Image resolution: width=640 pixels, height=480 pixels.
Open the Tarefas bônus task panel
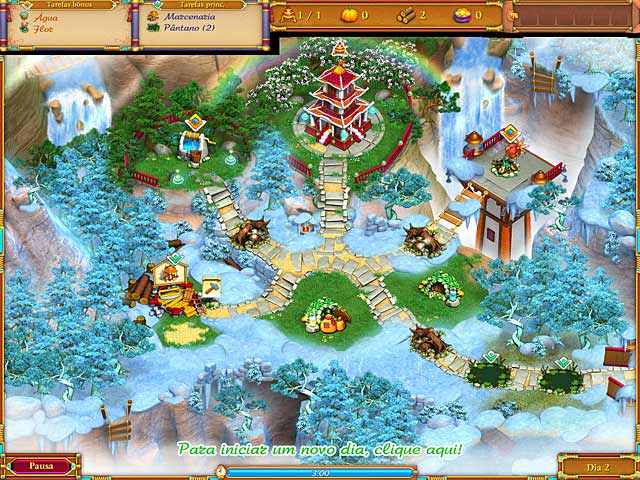point(66,6)
